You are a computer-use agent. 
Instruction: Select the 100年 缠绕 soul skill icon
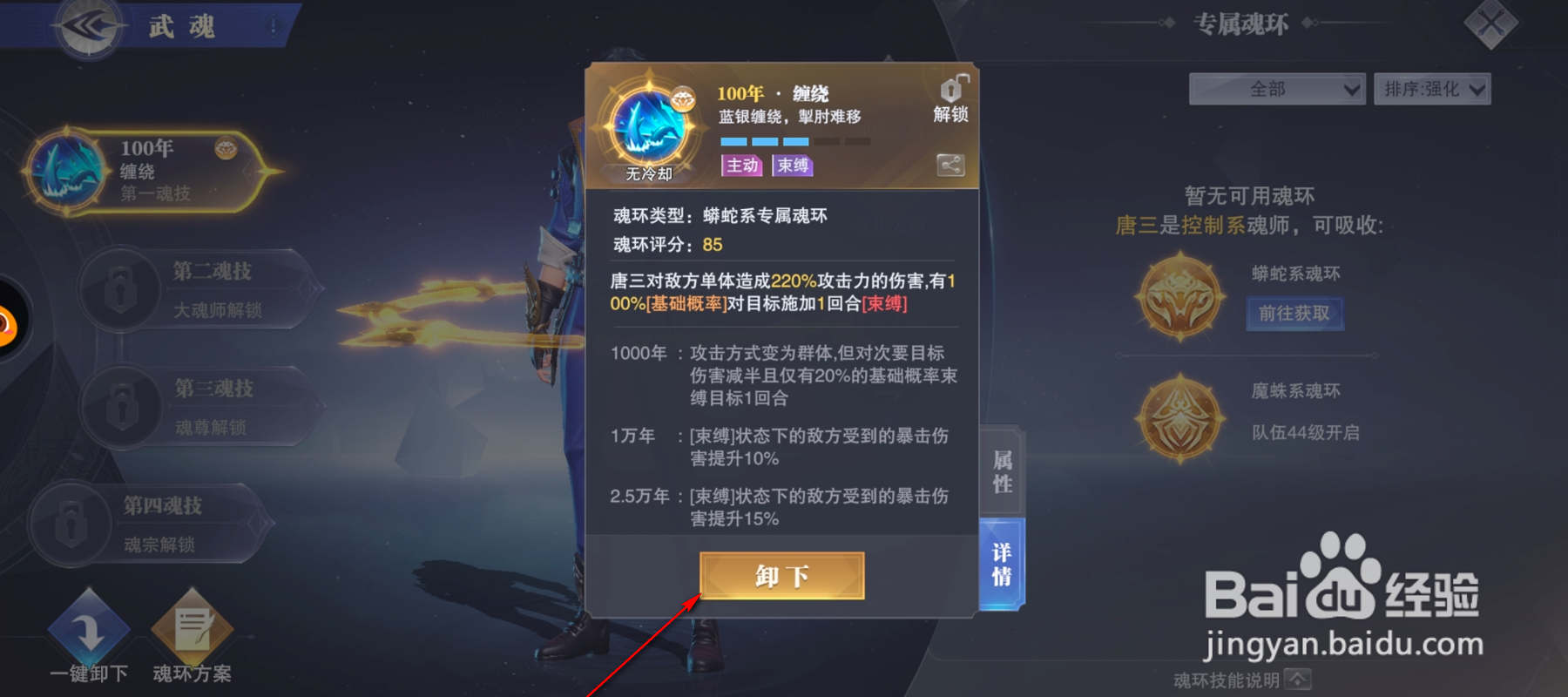click(x=65, y=171)
